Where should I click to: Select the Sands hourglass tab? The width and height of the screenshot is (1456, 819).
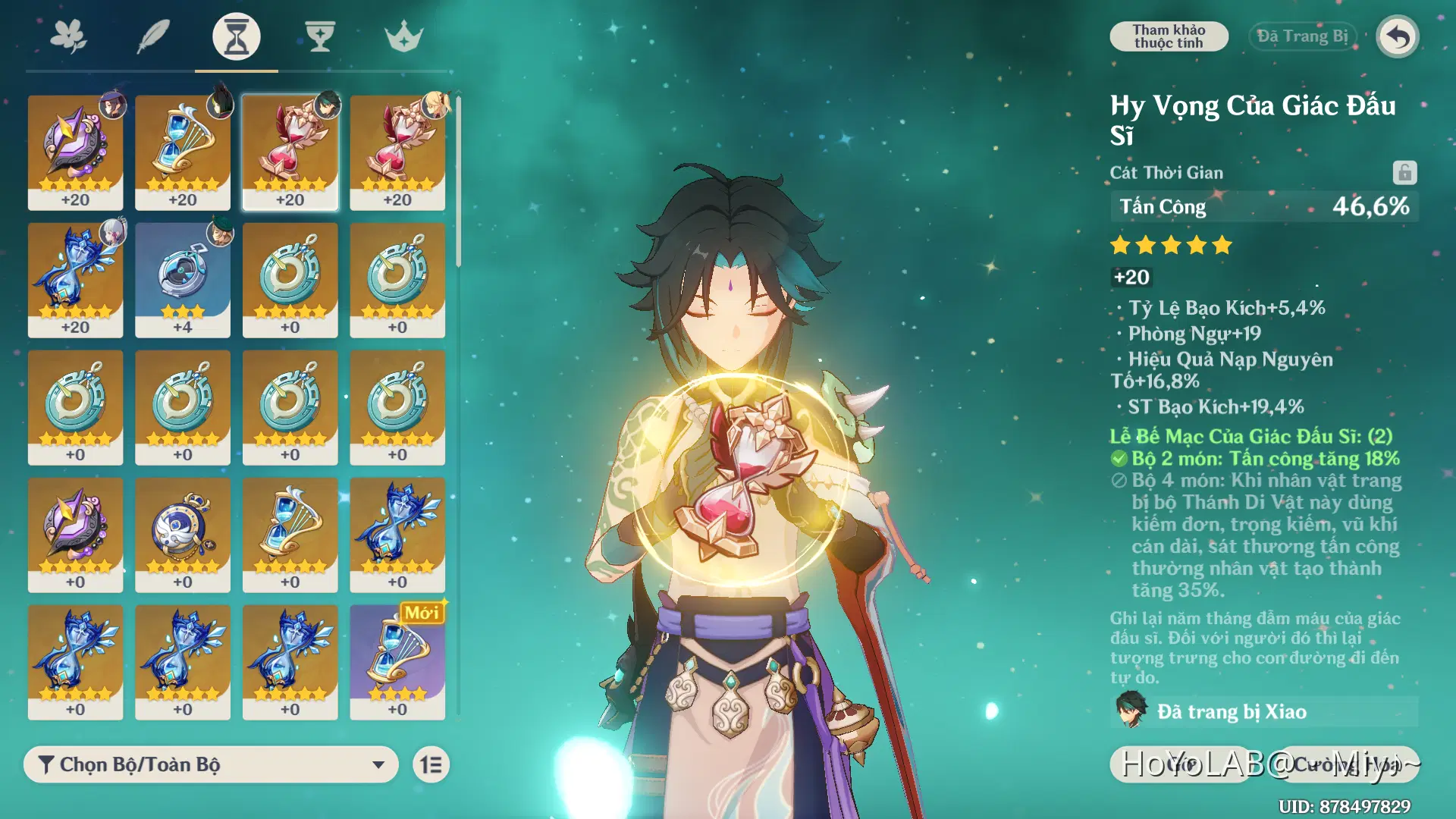(x=237, y=36)
